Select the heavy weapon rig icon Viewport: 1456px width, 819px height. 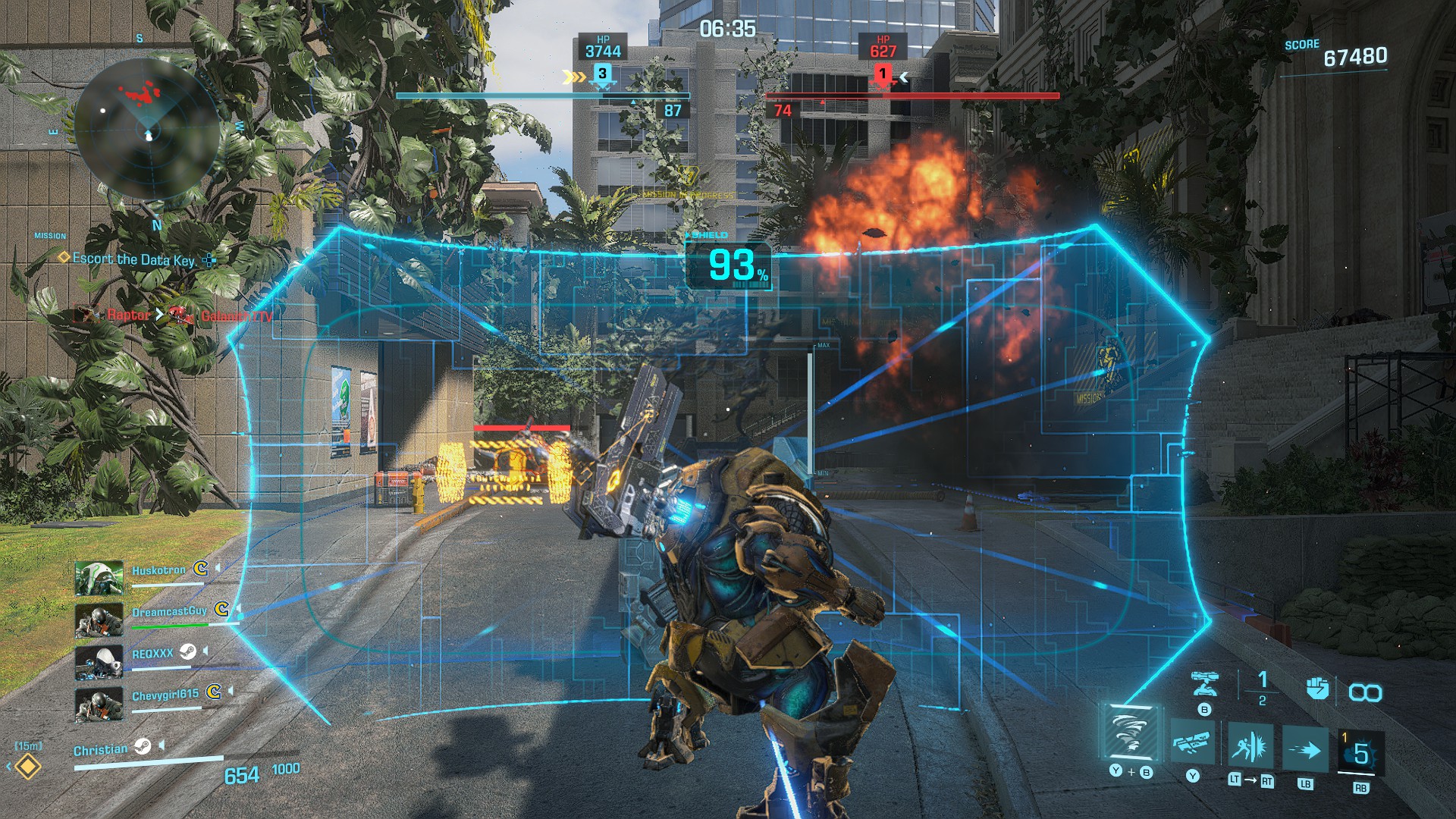[1192, 742]
